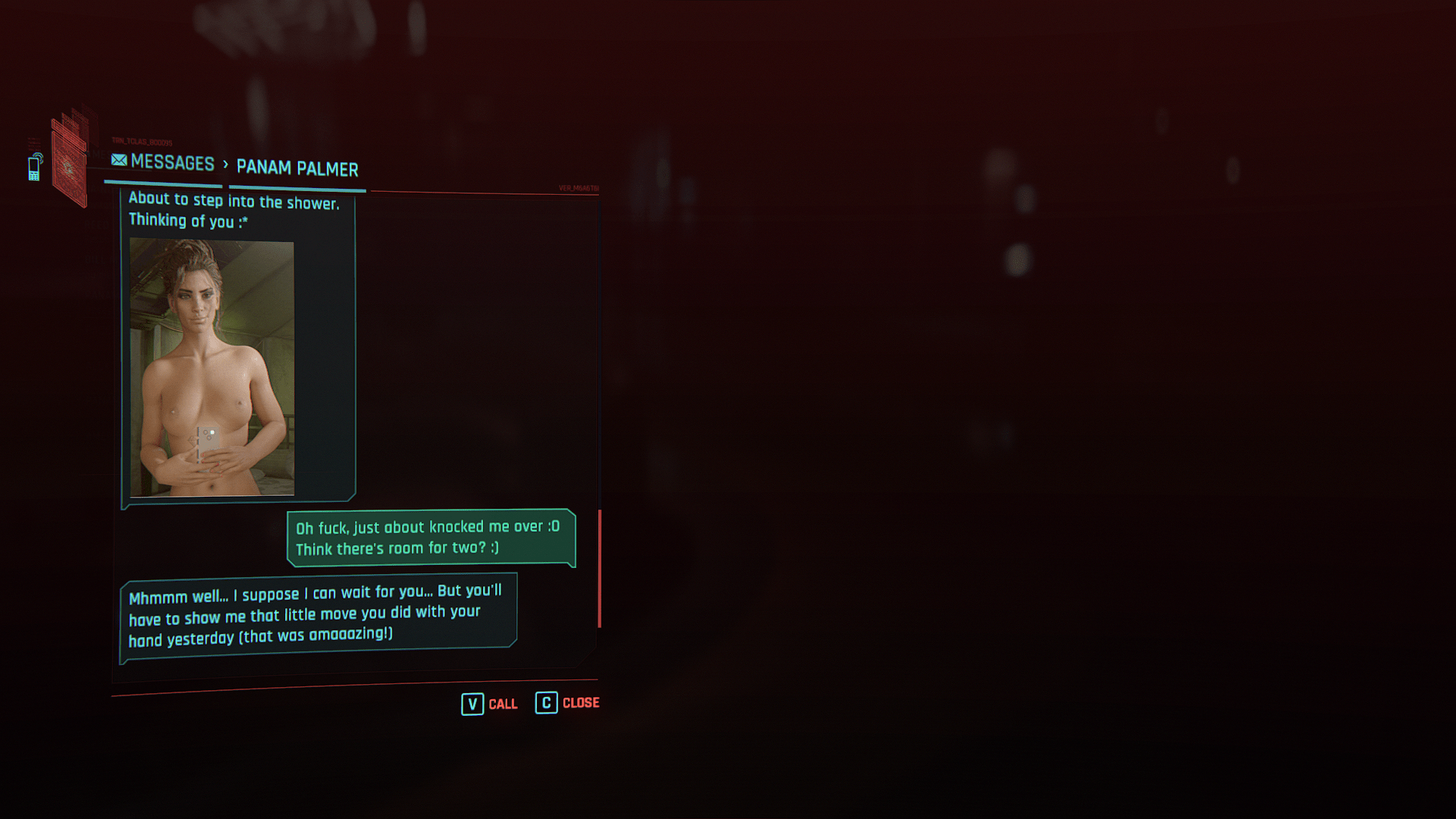Image resolution: width=1456 pixels, height=819 pixels.
Task: Select the "Think there's room for two?" reply bubble
Action: [x=430, y=538]
